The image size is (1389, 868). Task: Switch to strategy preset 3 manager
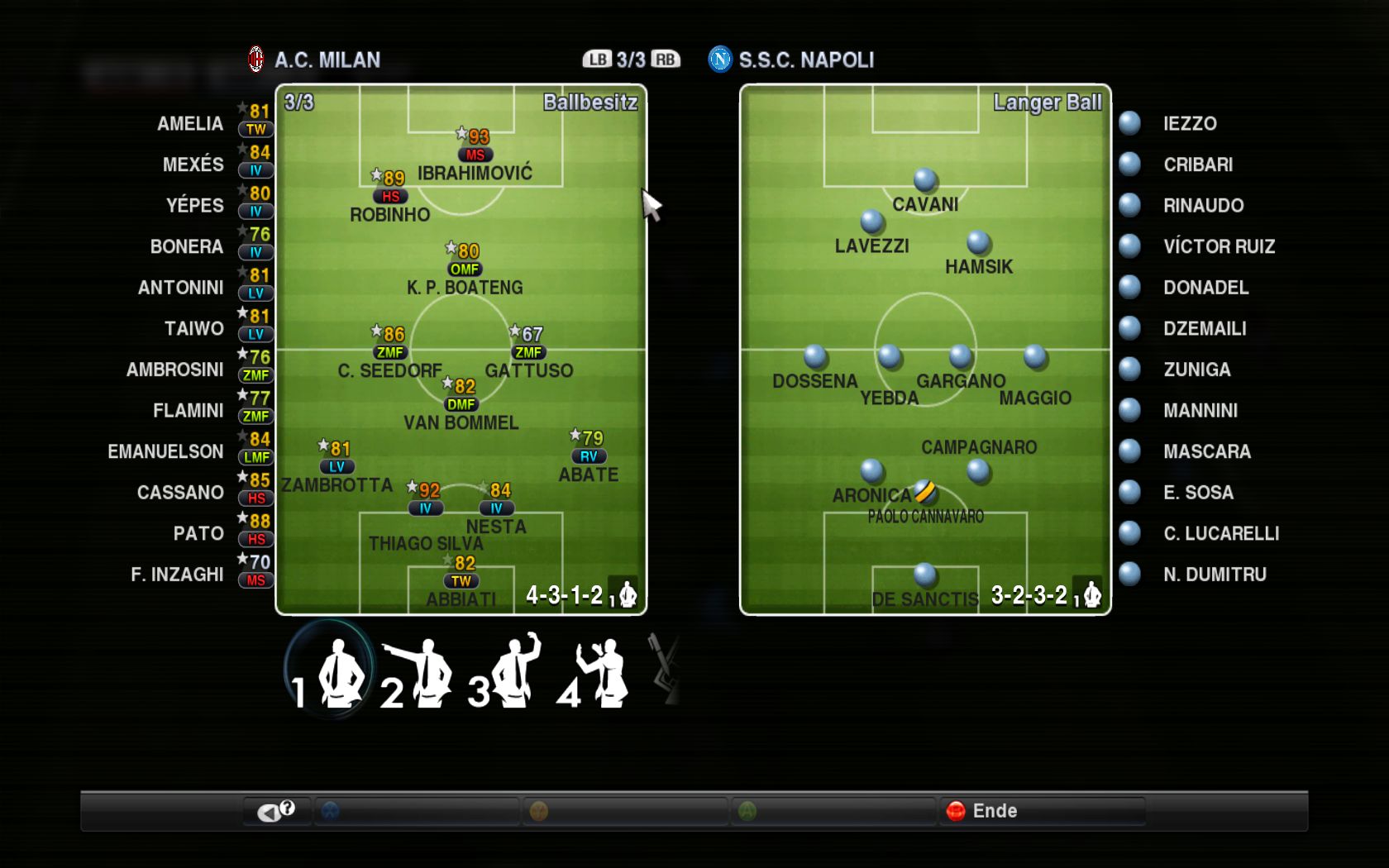tap(506, 671)
